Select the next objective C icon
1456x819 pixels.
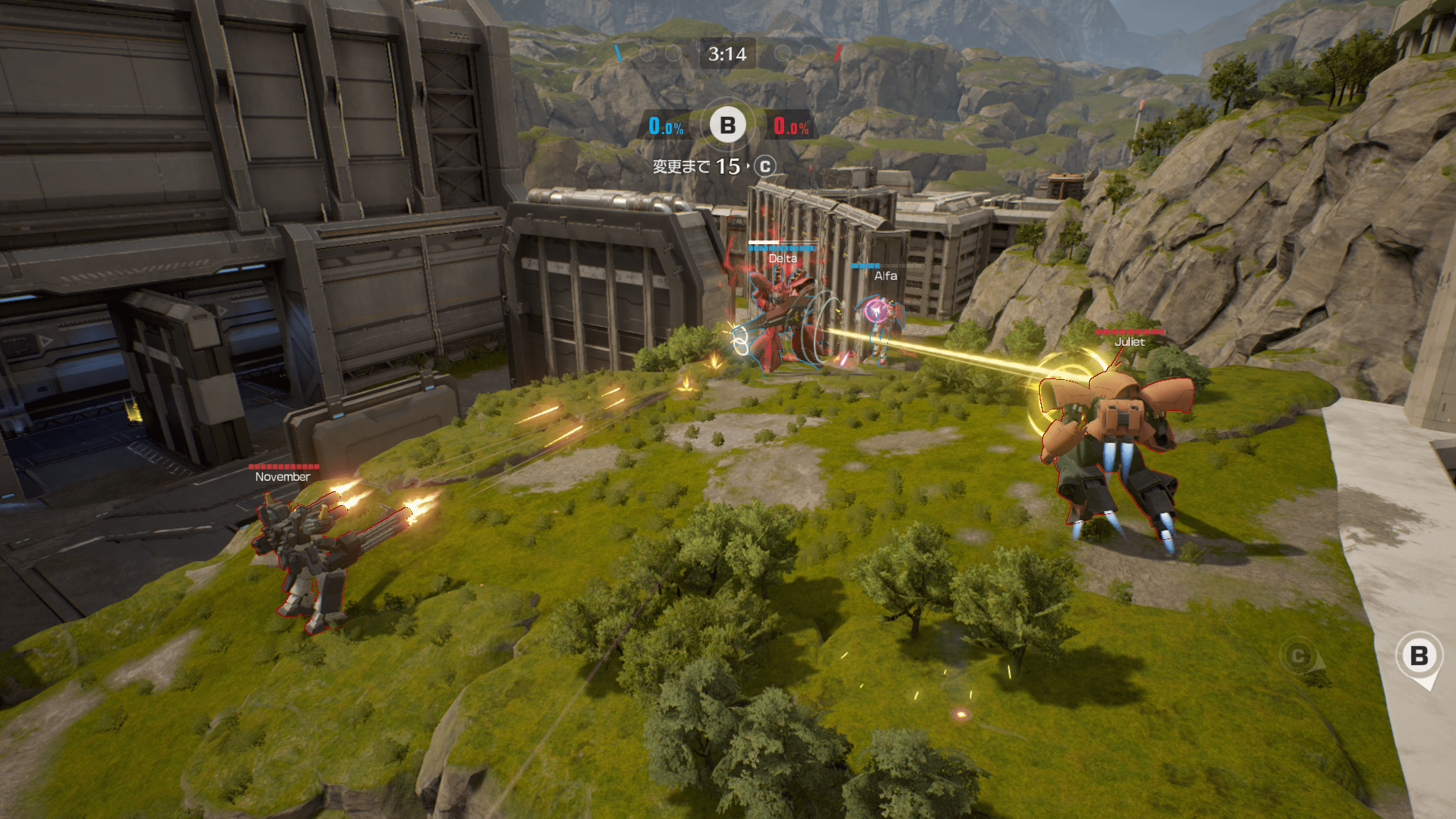click(x=765, y=166)
